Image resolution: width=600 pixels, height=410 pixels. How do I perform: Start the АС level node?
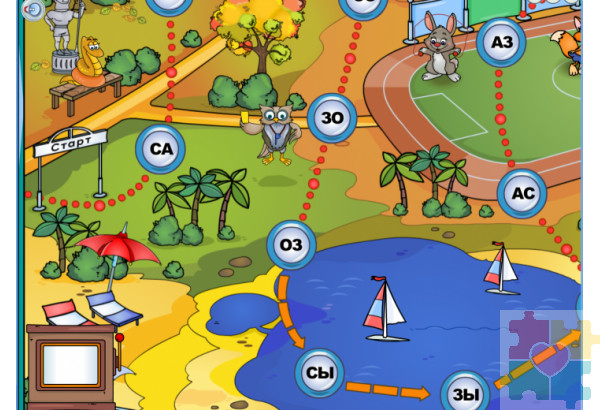tap(522, 193)
